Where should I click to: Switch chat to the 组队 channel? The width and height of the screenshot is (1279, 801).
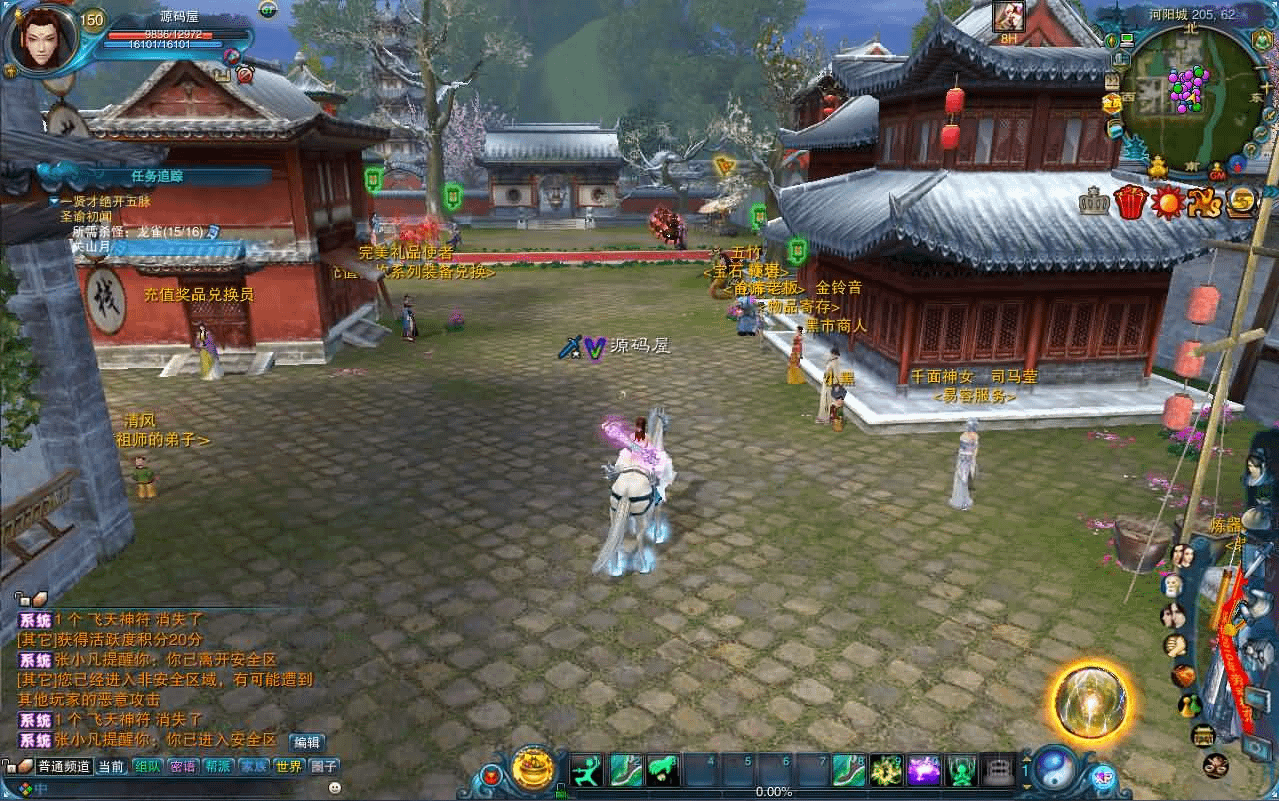pyautogui.click(x=147, y=767)
